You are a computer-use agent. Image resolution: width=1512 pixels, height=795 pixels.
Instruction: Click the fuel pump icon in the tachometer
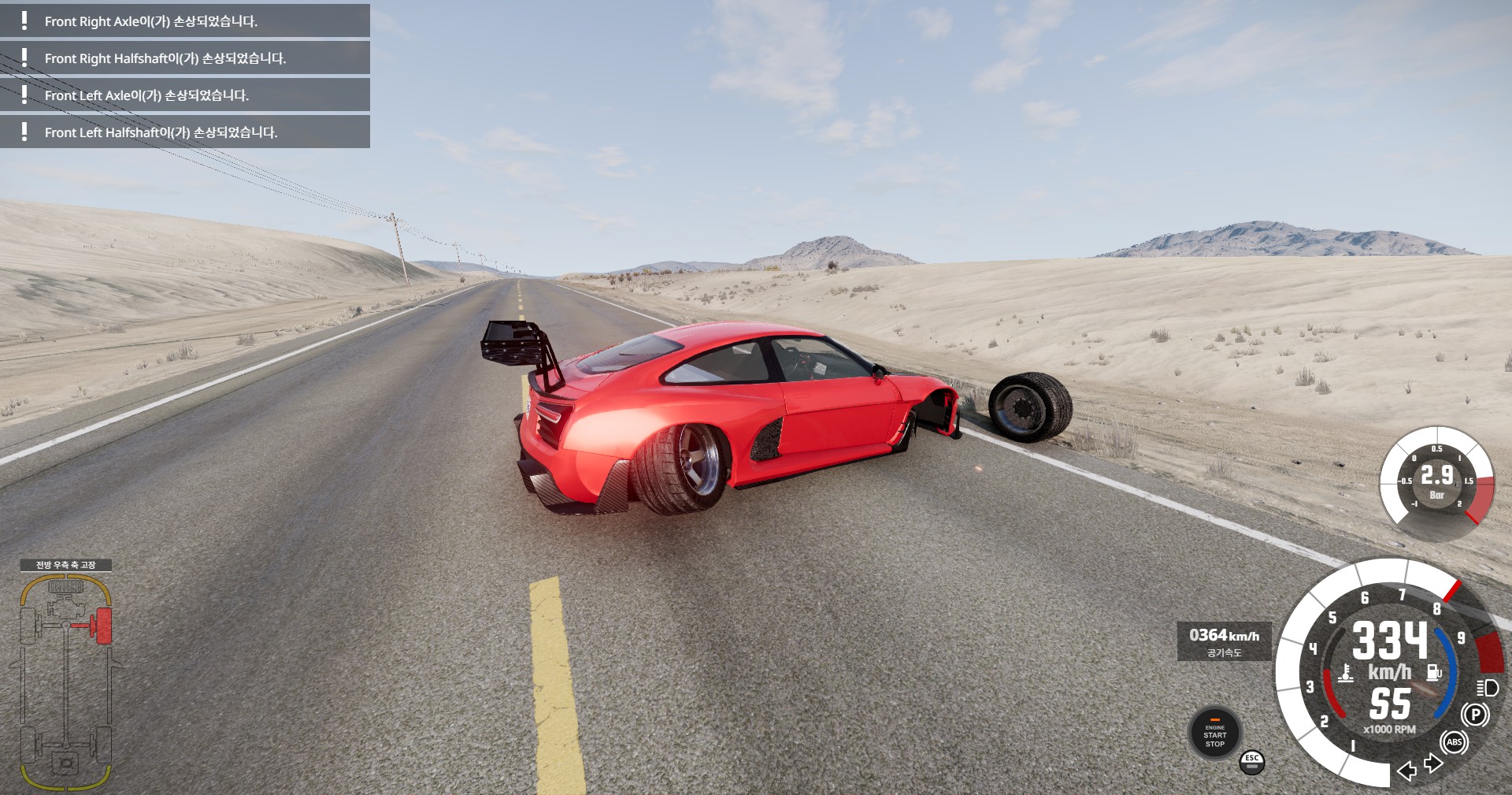(x=1434, y=672)
